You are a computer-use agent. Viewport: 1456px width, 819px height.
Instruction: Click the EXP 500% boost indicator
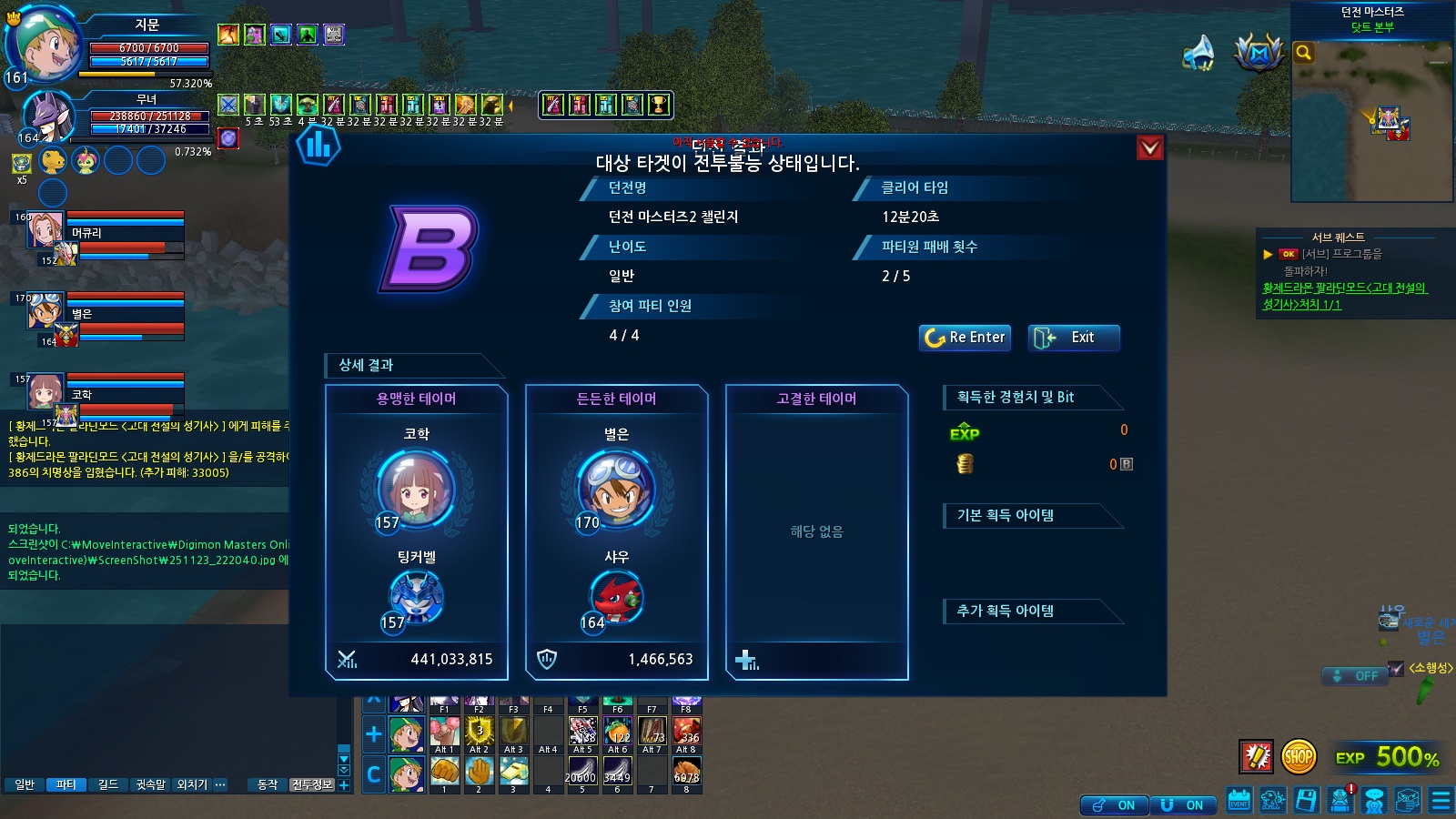pos(1387,757)
